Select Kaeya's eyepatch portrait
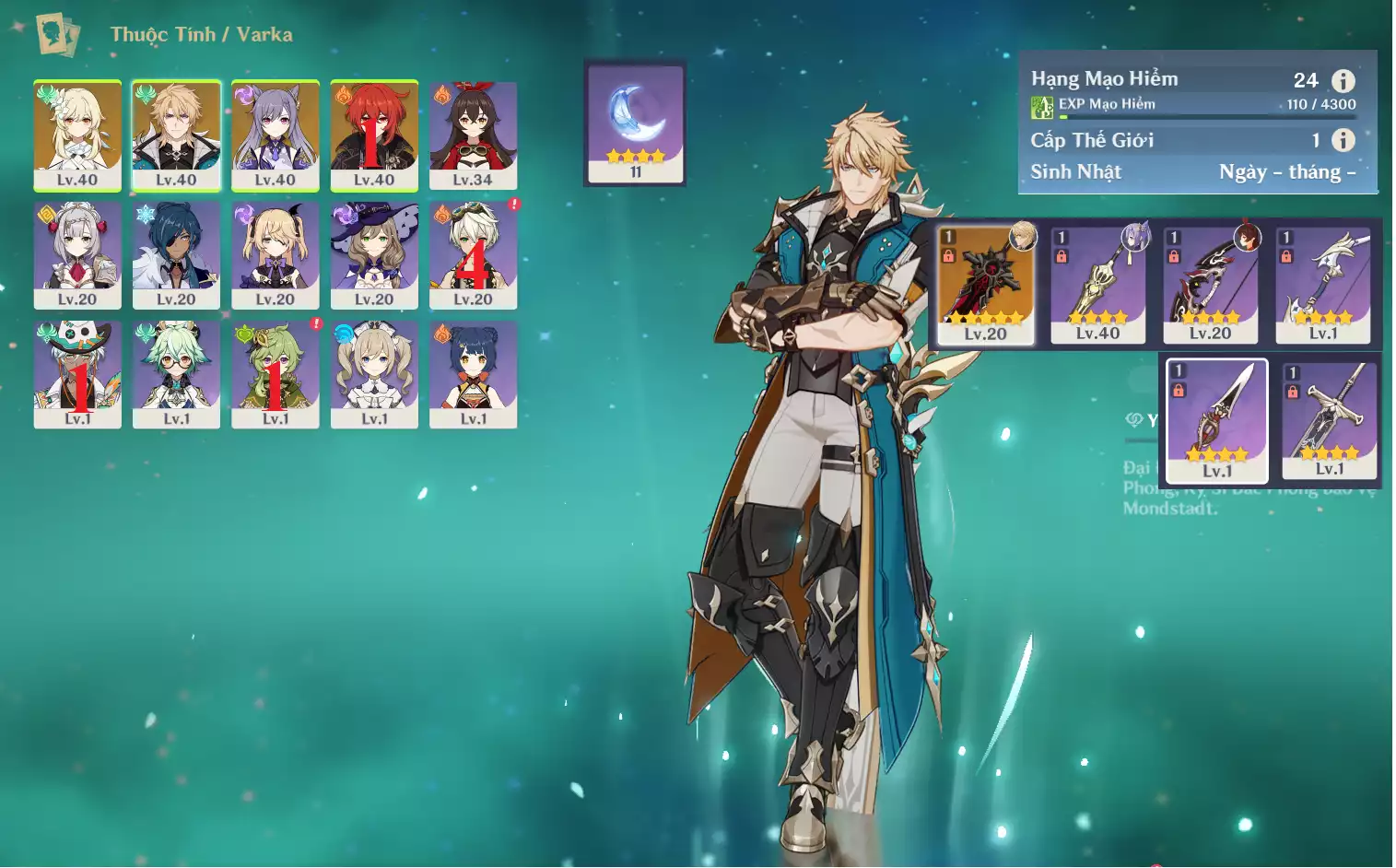 [x=176, y=254]
